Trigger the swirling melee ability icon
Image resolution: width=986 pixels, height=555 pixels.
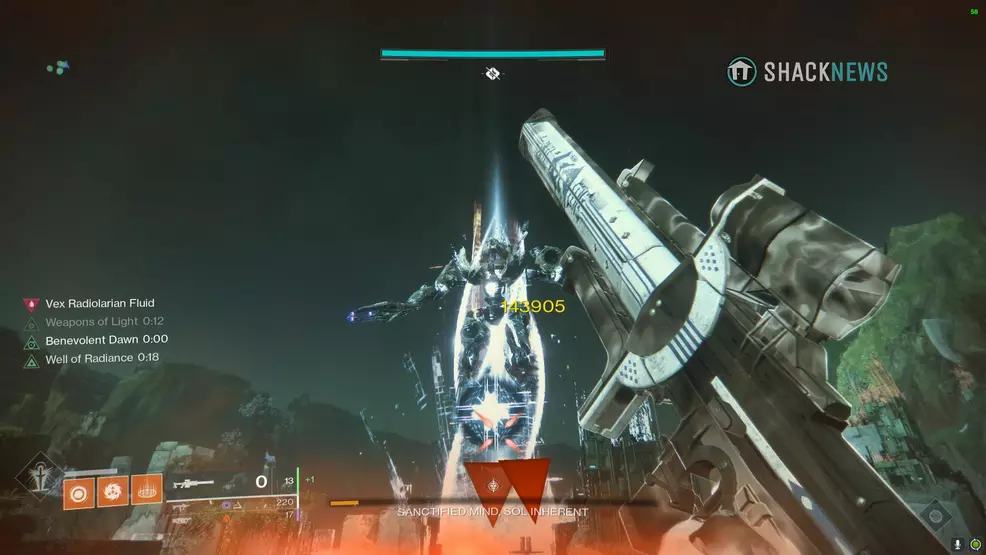pyautogui.click(x=112, y=490)
